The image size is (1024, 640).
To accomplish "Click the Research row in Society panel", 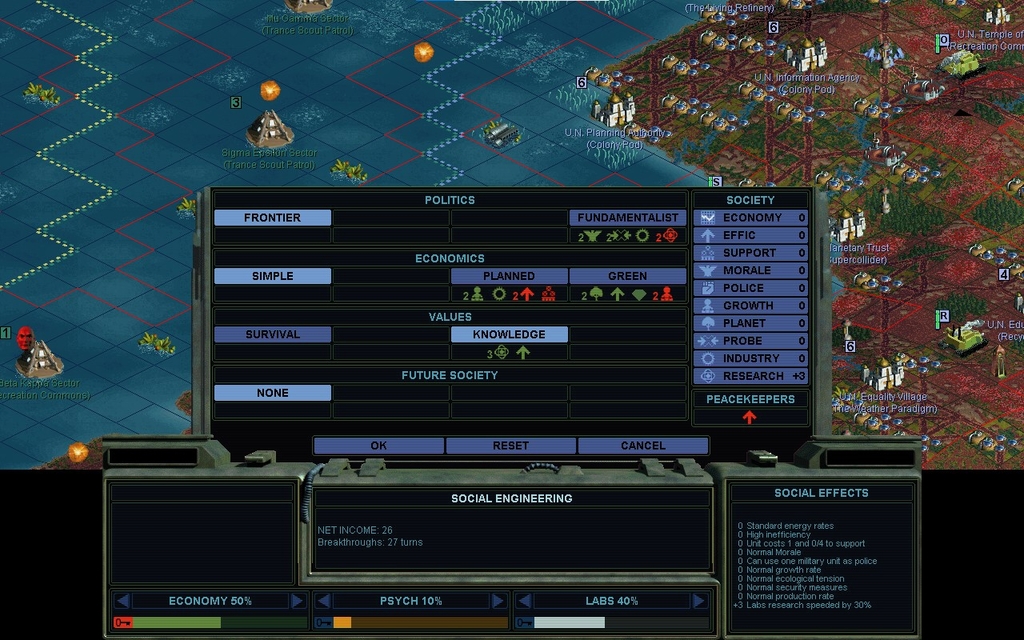I will click(x=751, y=376).
